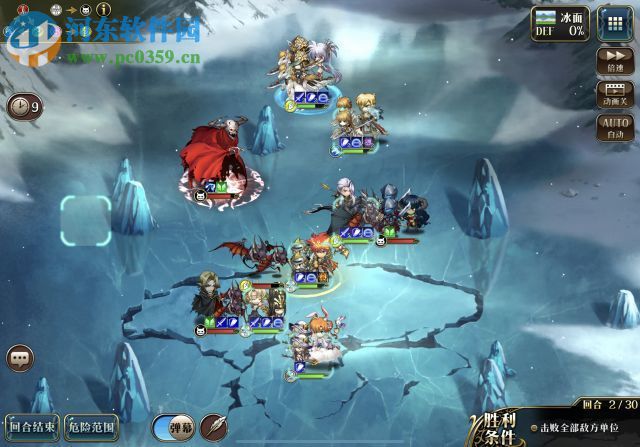Viewport: 640px width, 447px height.
Task: Click the feather quill button
Action: click(214, 427)
